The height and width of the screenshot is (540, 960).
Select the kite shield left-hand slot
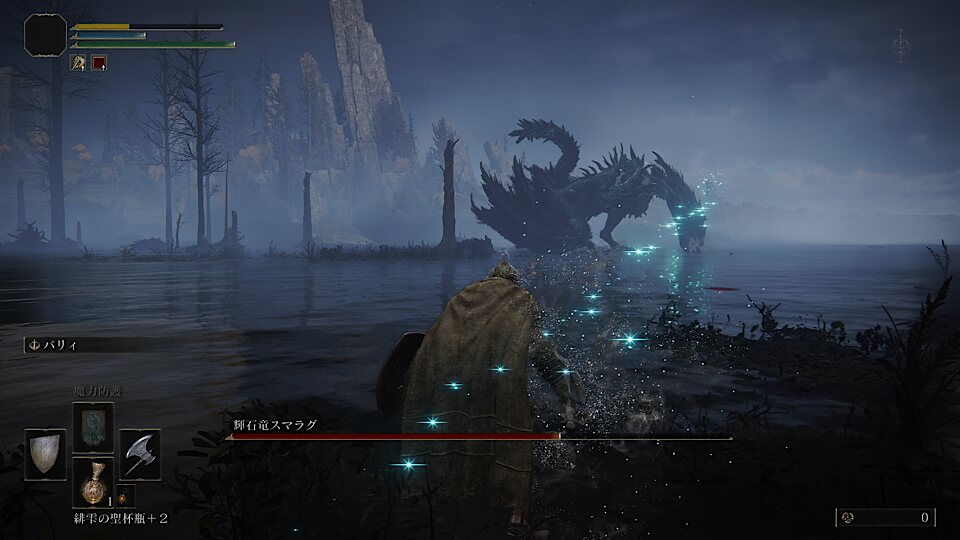pos(45,454)
